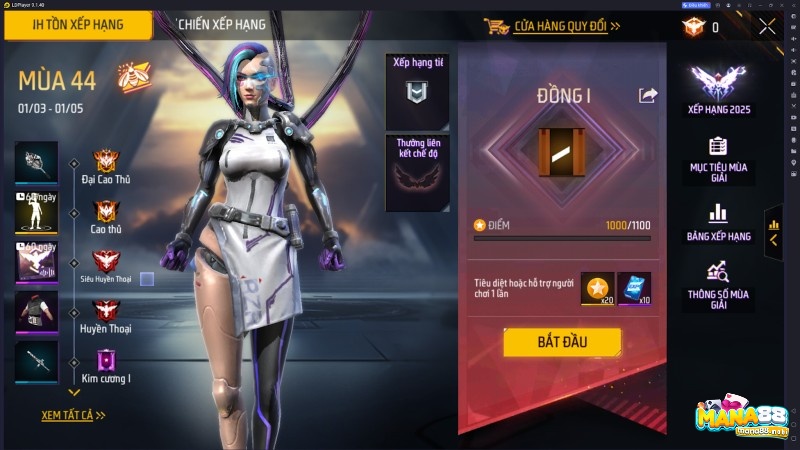
Task: Close the ranked screen with X
Action: (x=767, y=27)
